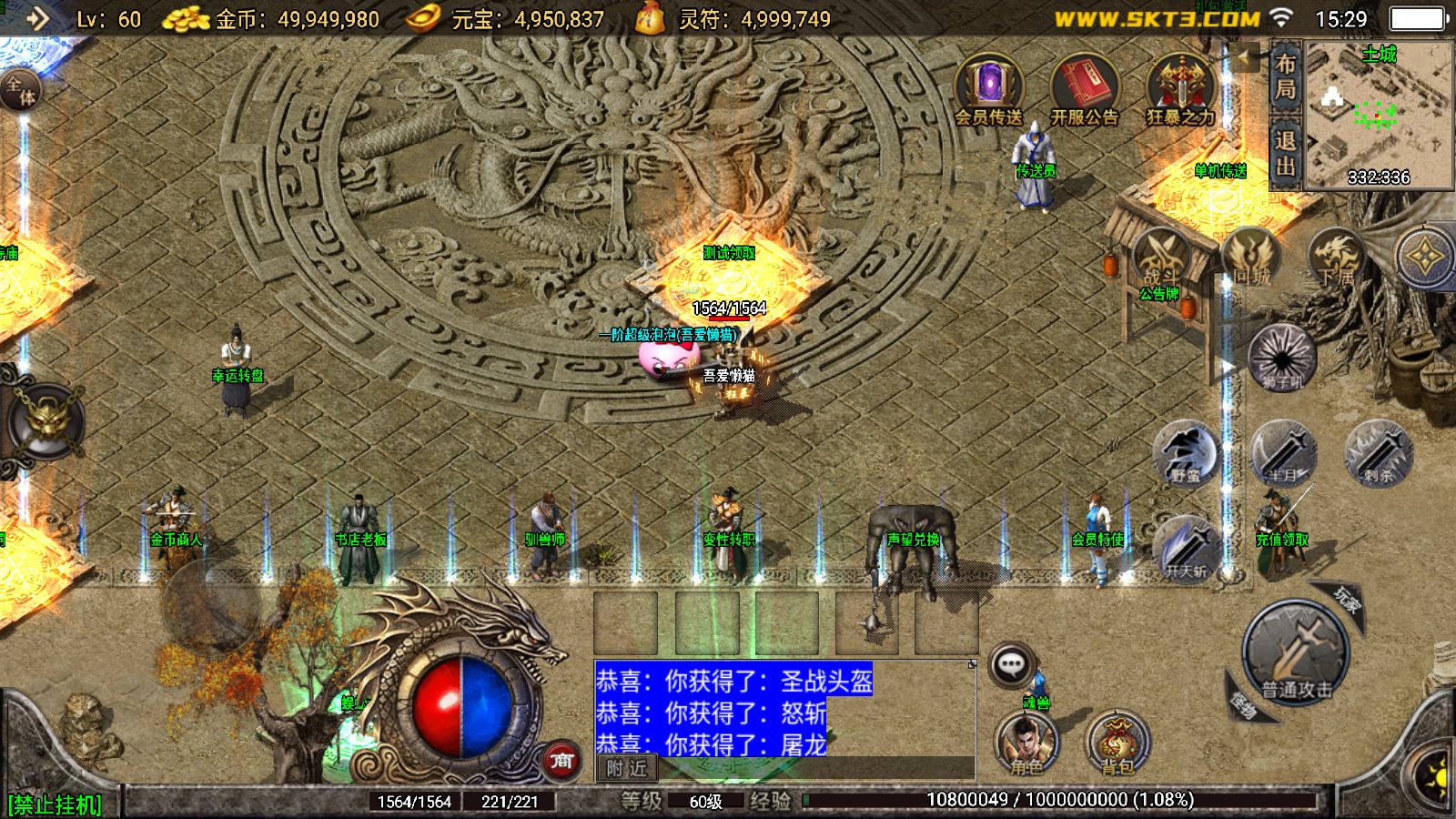The image size is (1456, 819).
Task: Activate the 狮子吼 lion roar skill
Action: click(1282, 357)
